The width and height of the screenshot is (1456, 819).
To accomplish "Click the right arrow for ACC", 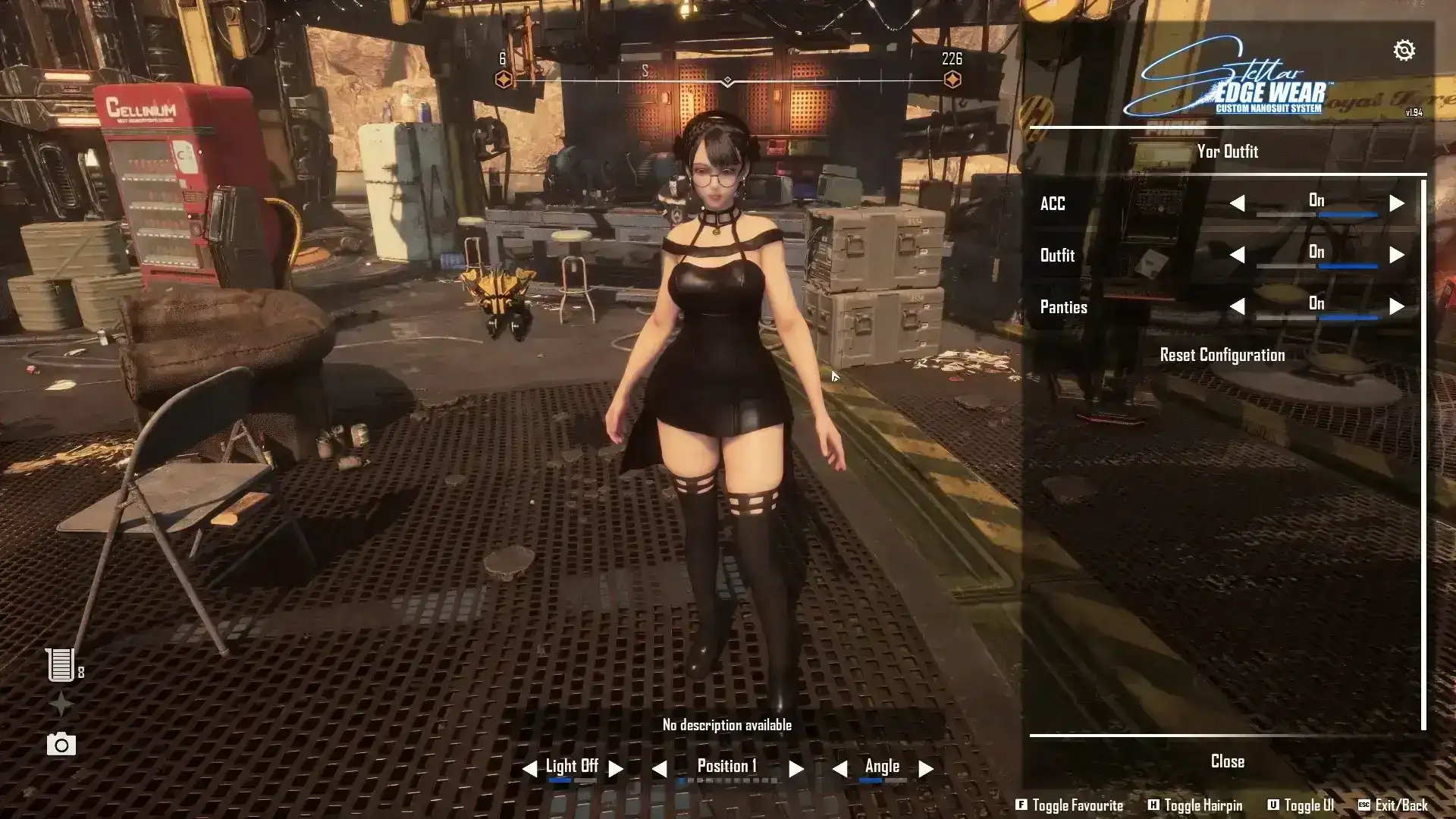I will pyautogui.click(x=1396, y=203).
